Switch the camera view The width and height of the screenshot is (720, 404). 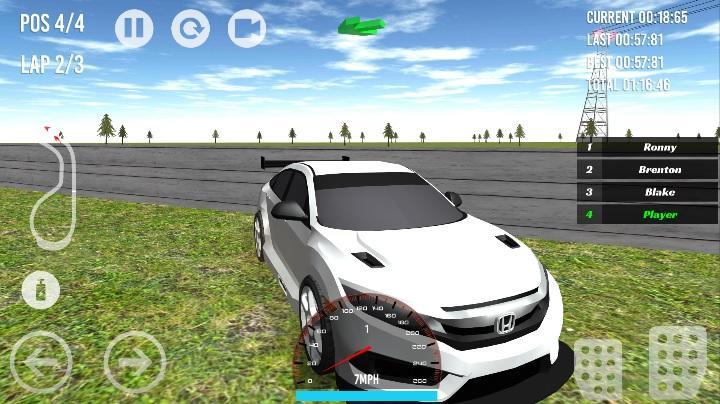click(247, 28)
